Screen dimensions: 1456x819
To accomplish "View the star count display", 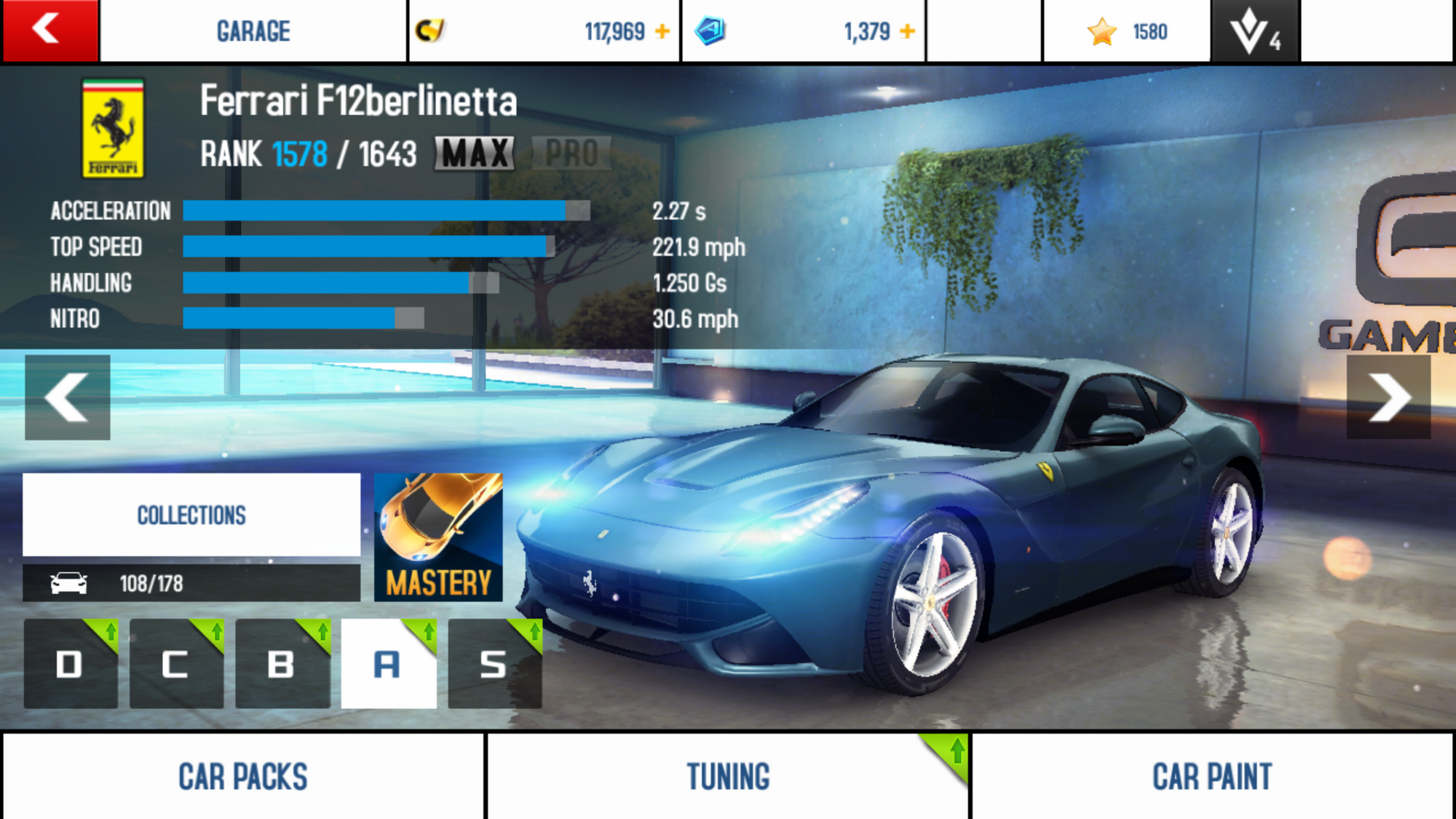I will tap(1127, 31).
